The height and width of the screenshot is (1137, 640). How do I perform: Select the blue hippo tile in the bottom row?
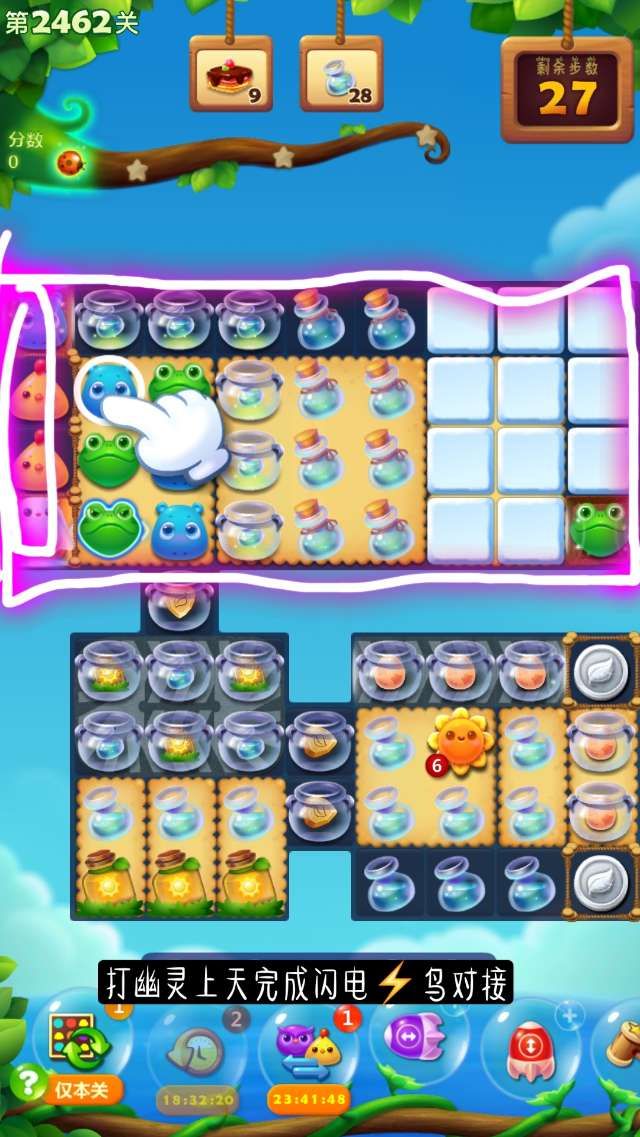pos(180,528)
